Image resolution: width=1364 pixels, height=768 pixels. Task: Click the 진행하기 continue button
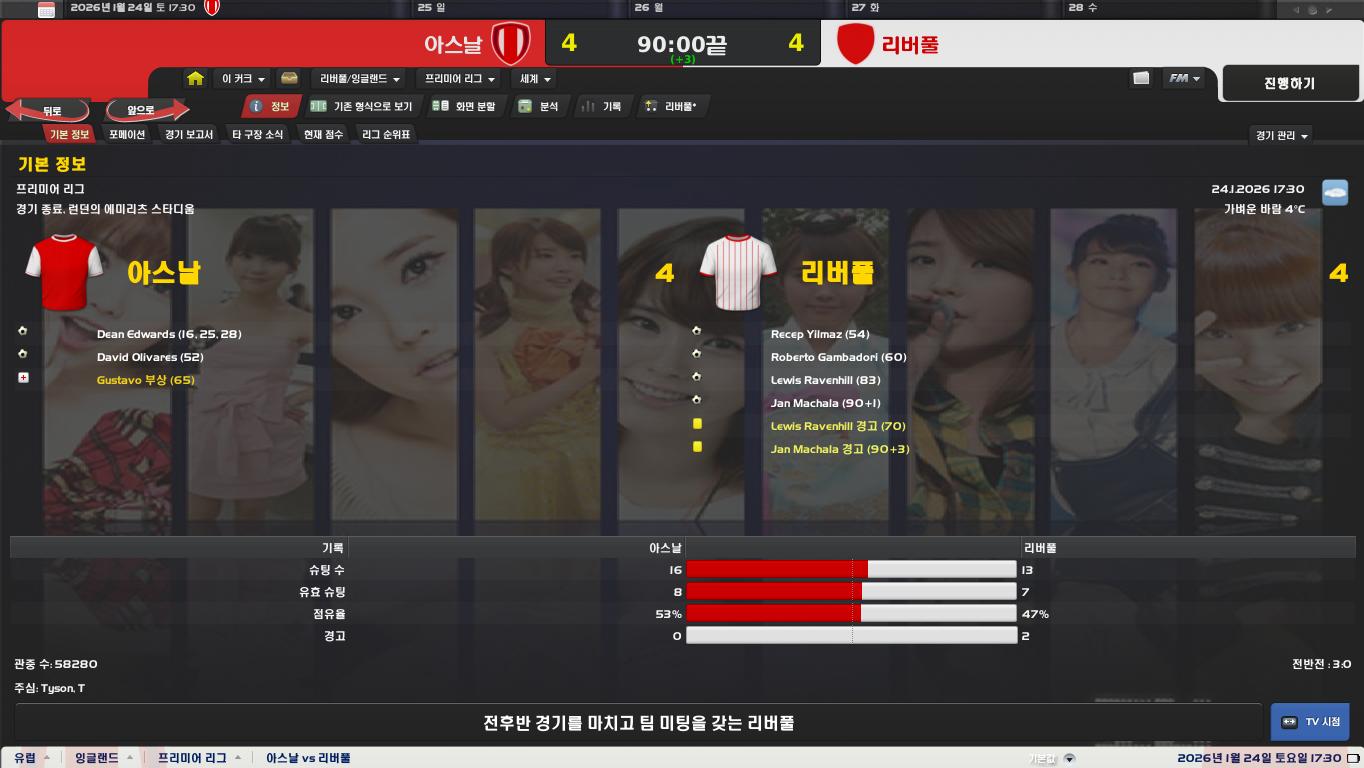point(1289,84)
